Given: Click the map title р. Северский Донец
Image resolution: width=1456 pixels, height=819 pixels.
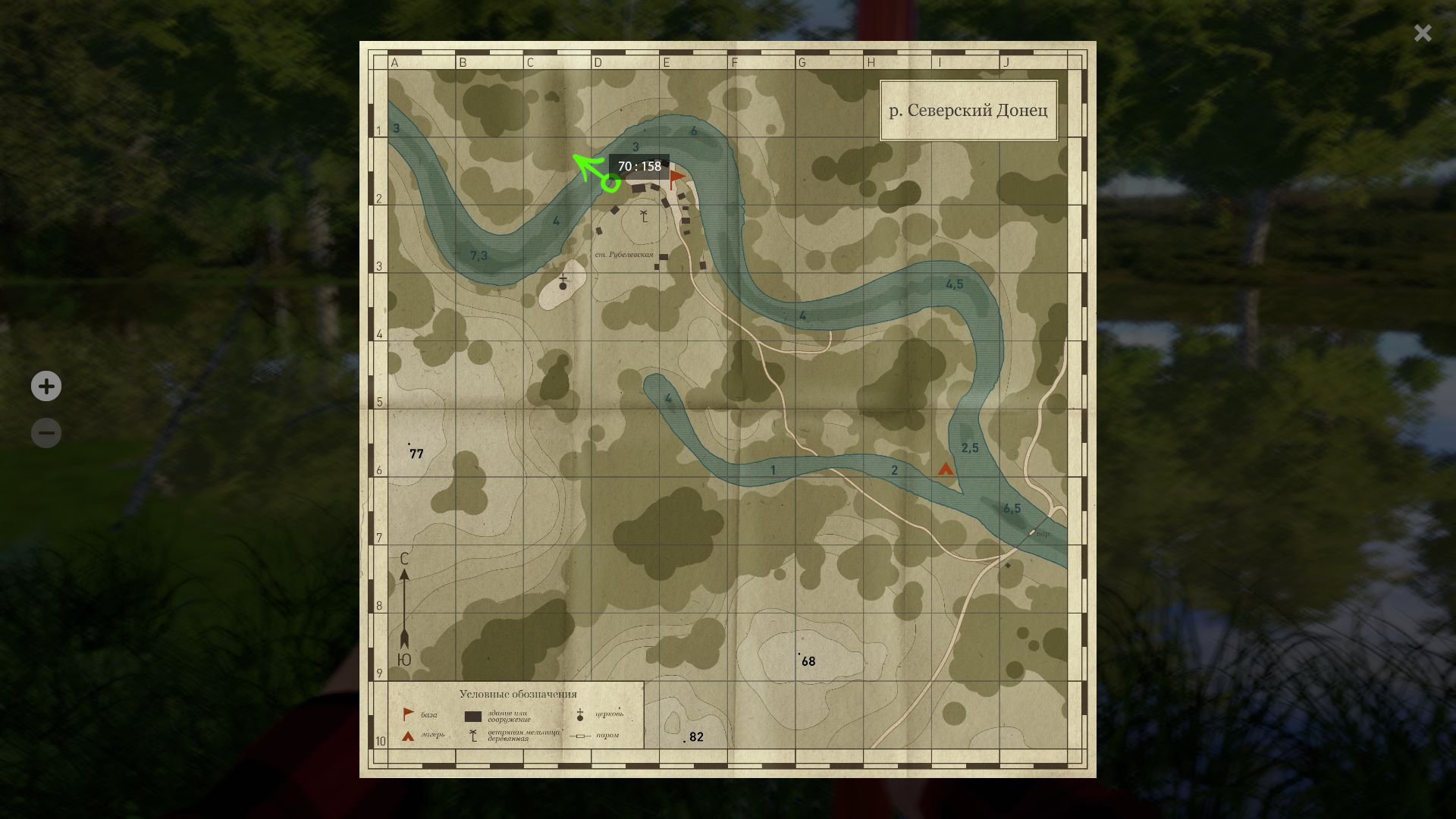Looking at the screenshot, I should coord(968,111).
